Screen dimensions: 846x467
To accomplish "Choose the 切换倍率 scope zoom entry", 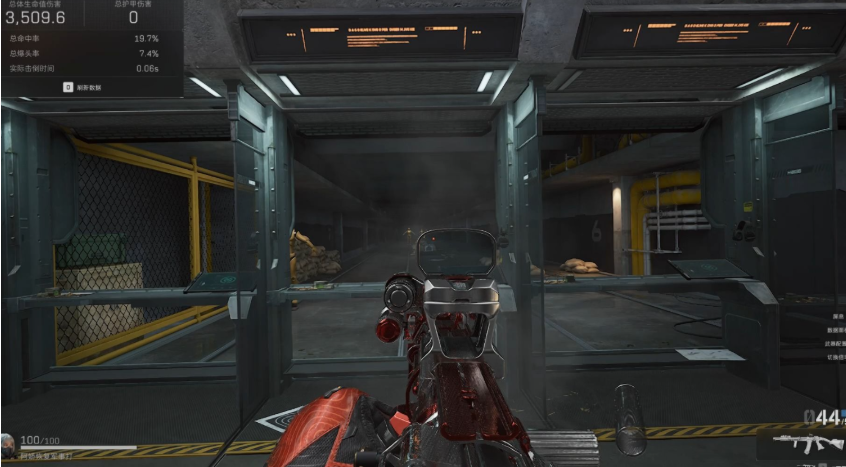I will click(835, 357).
